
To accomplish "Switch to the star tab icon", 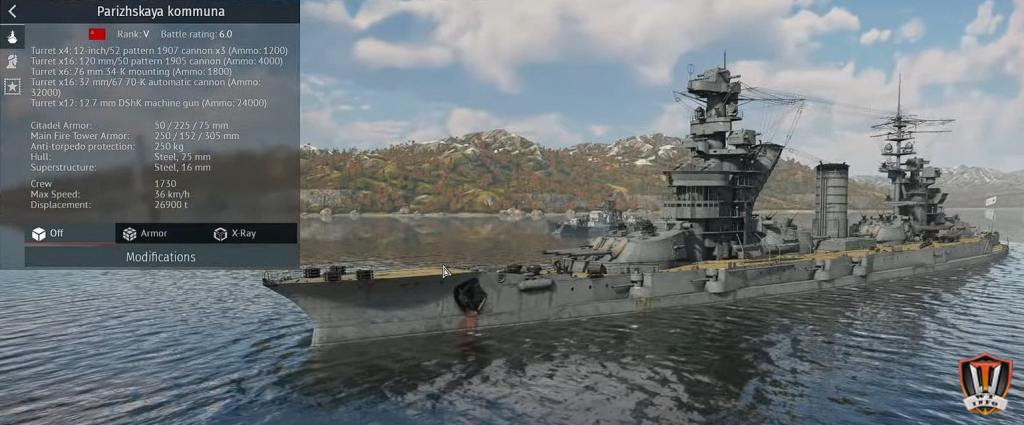I will point(12,86).
